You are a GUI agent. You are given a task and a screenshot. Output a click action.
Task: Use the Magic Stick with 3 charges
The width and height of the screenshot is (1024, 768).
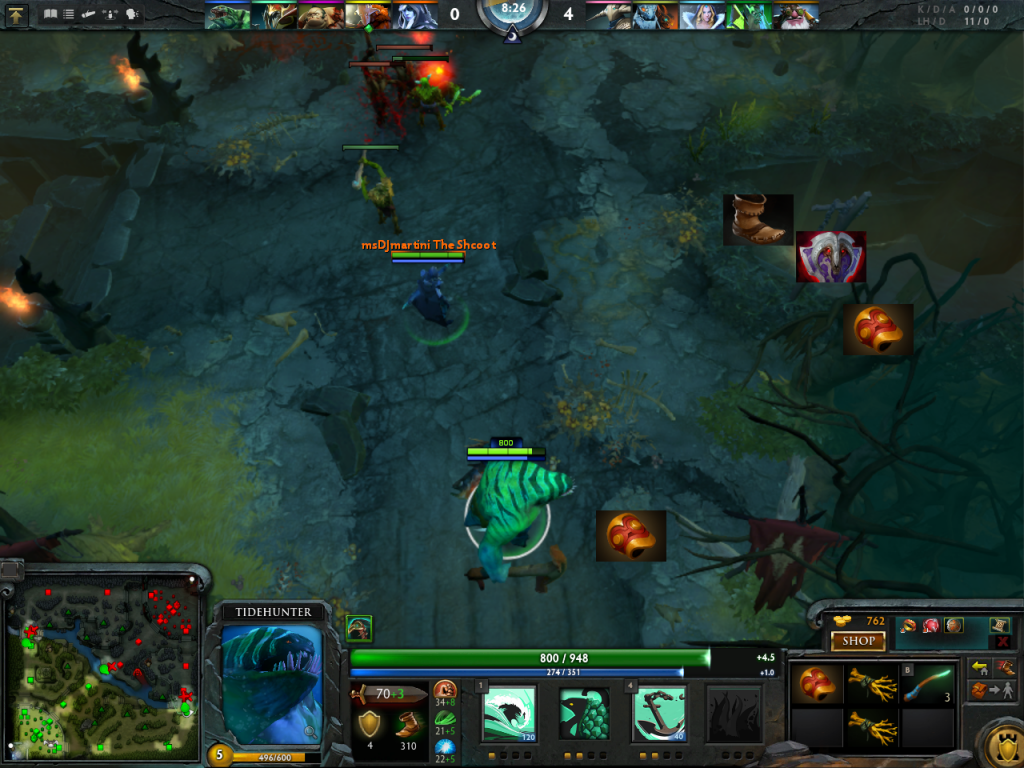point(927,684)
